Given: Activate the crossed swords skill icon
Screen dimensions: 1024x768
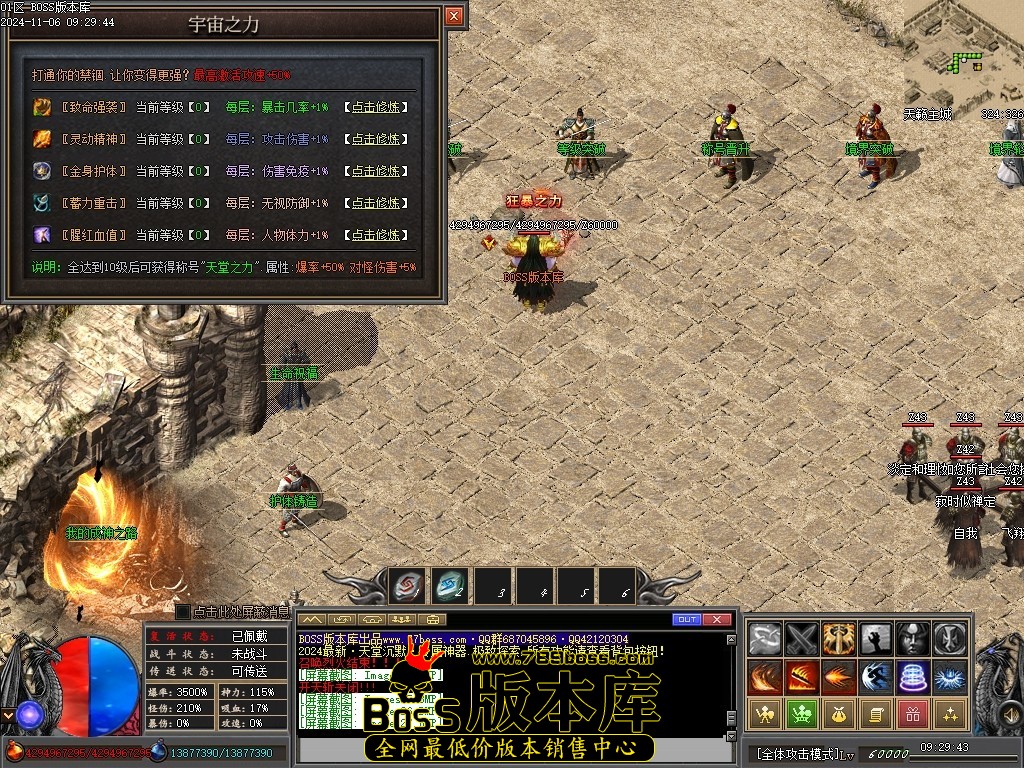Looking at the screenshot, I should click(802, 638).
